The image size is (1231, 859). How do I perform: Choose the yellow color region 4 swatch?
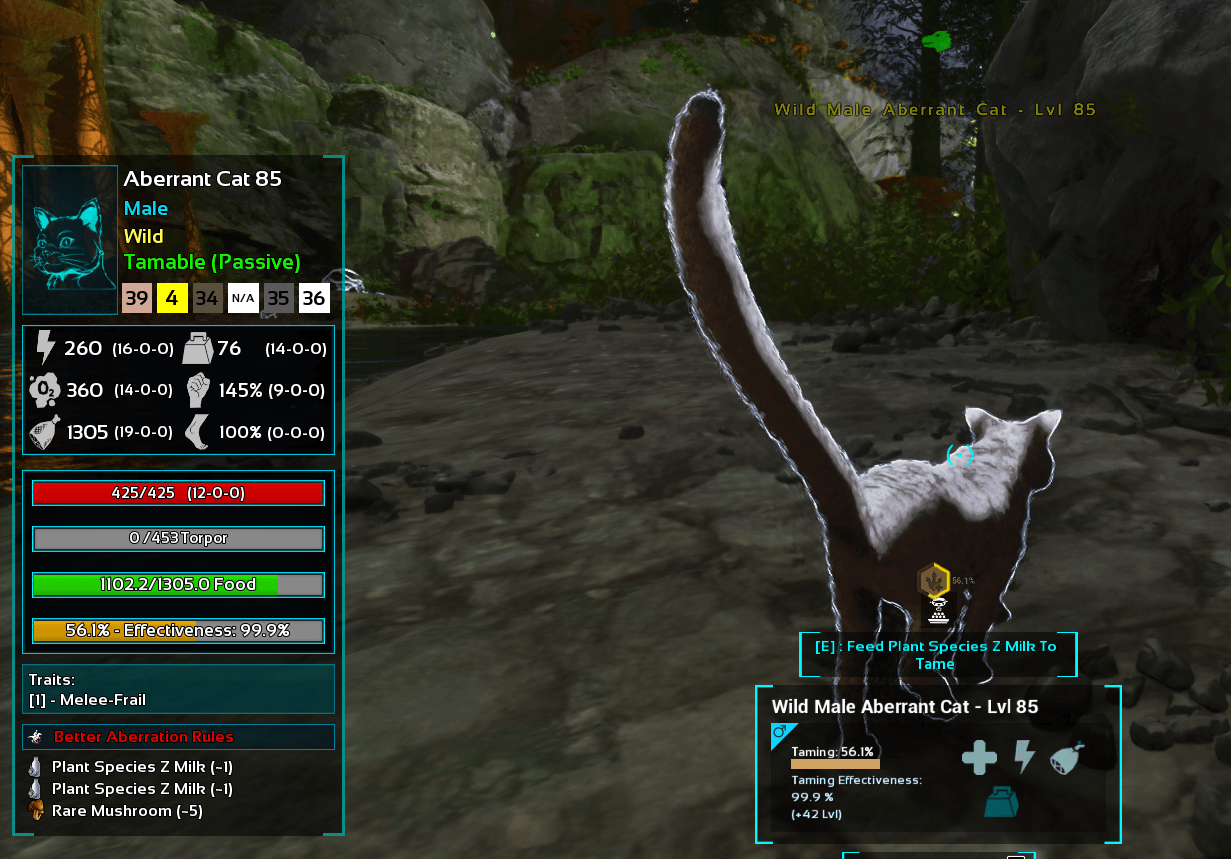coord(172,298)
